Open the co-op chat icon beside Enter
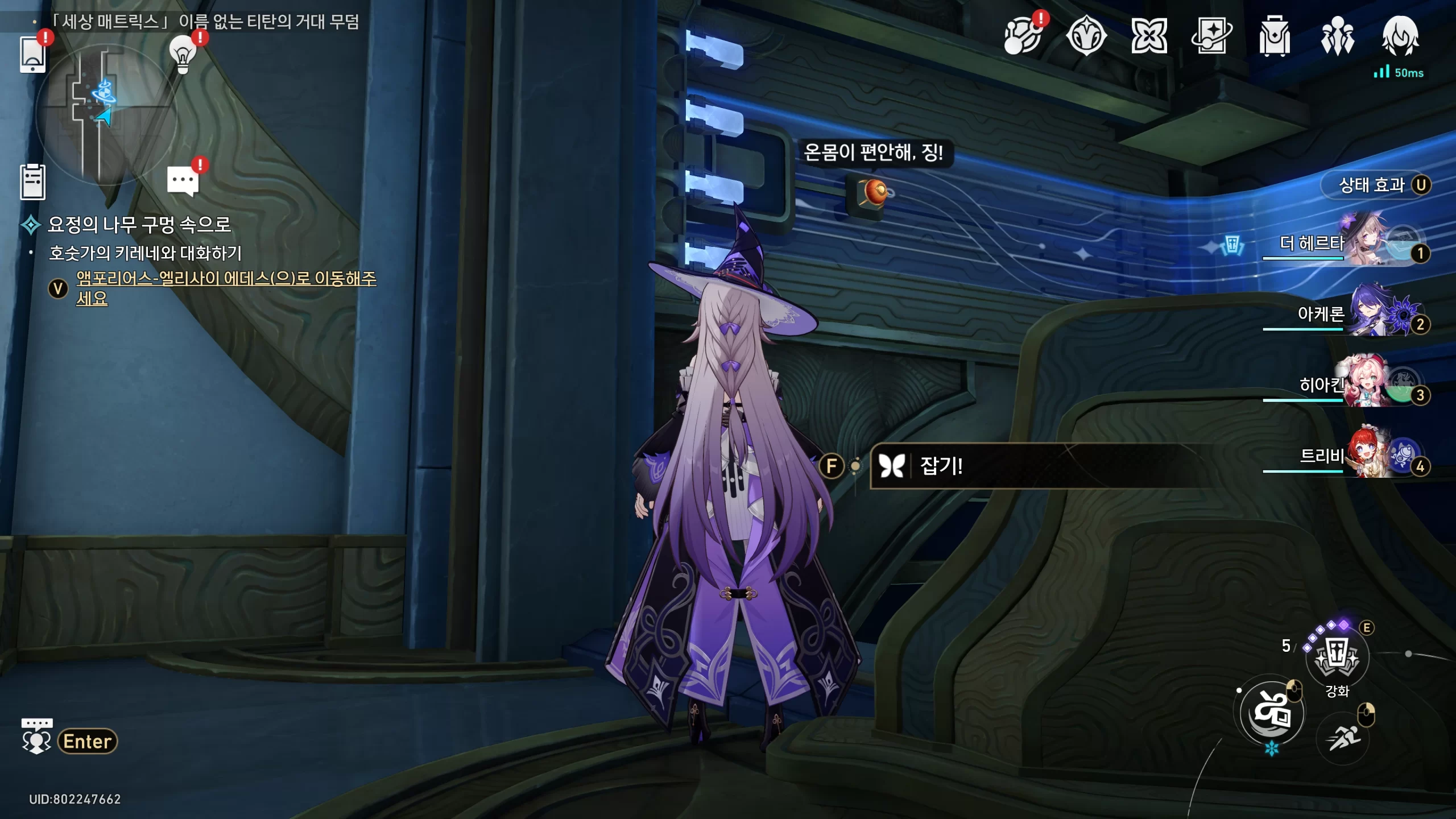 pos(36,737)
